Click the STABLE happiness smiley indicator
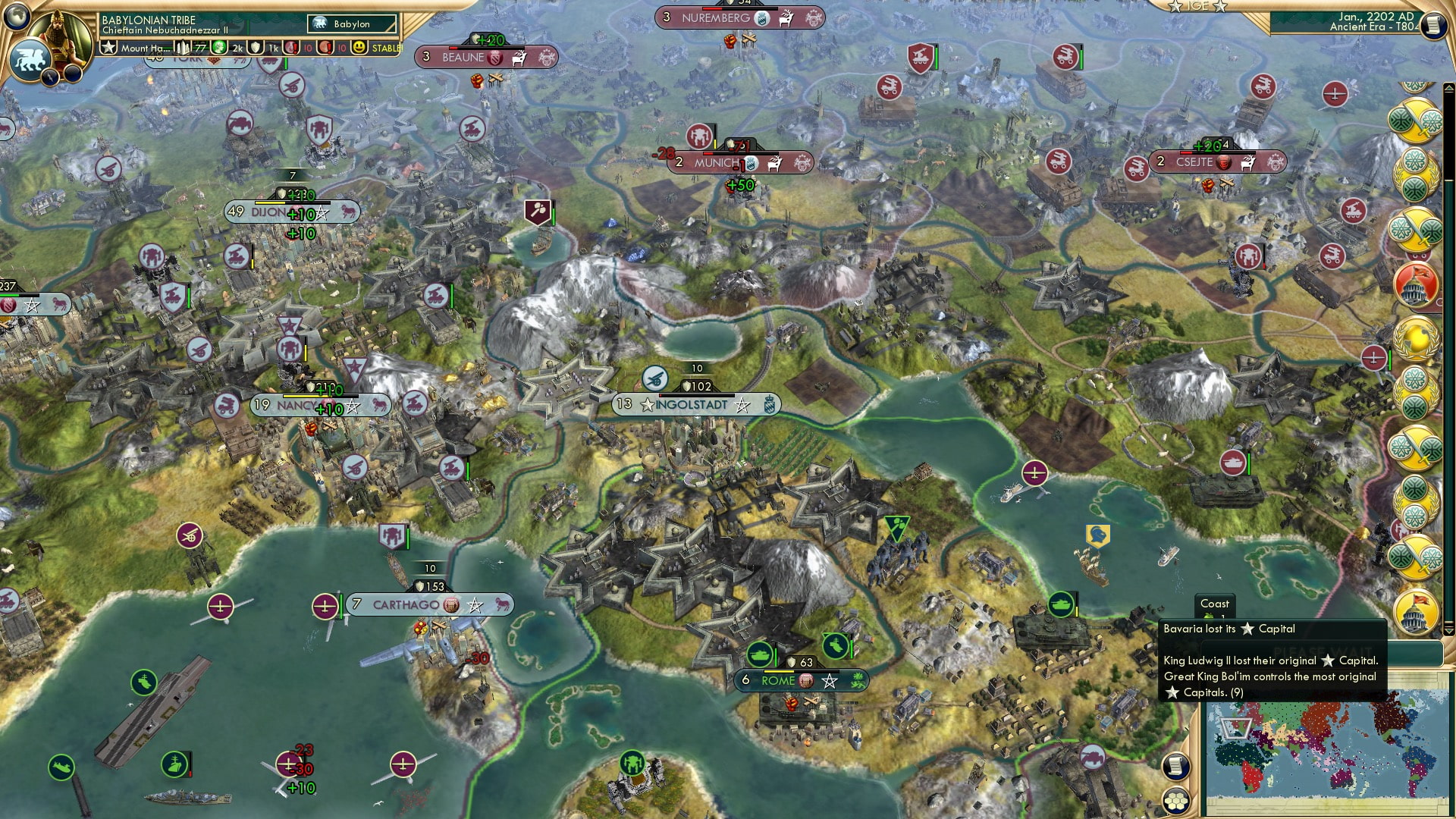This screenshot has height=819, width=1456. [359, 47]
